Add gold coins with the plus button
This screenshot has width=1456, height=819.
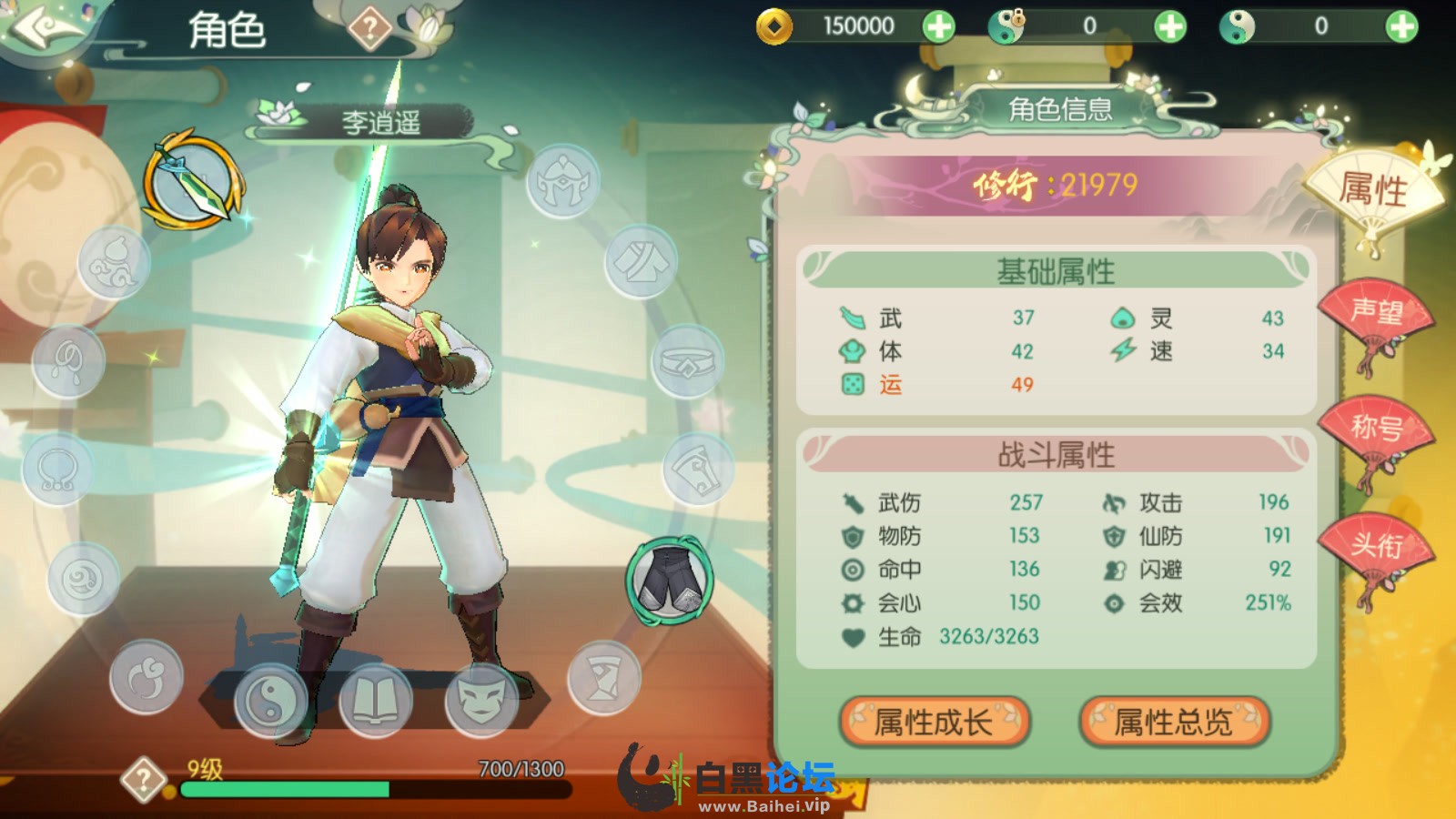[938, 26]
